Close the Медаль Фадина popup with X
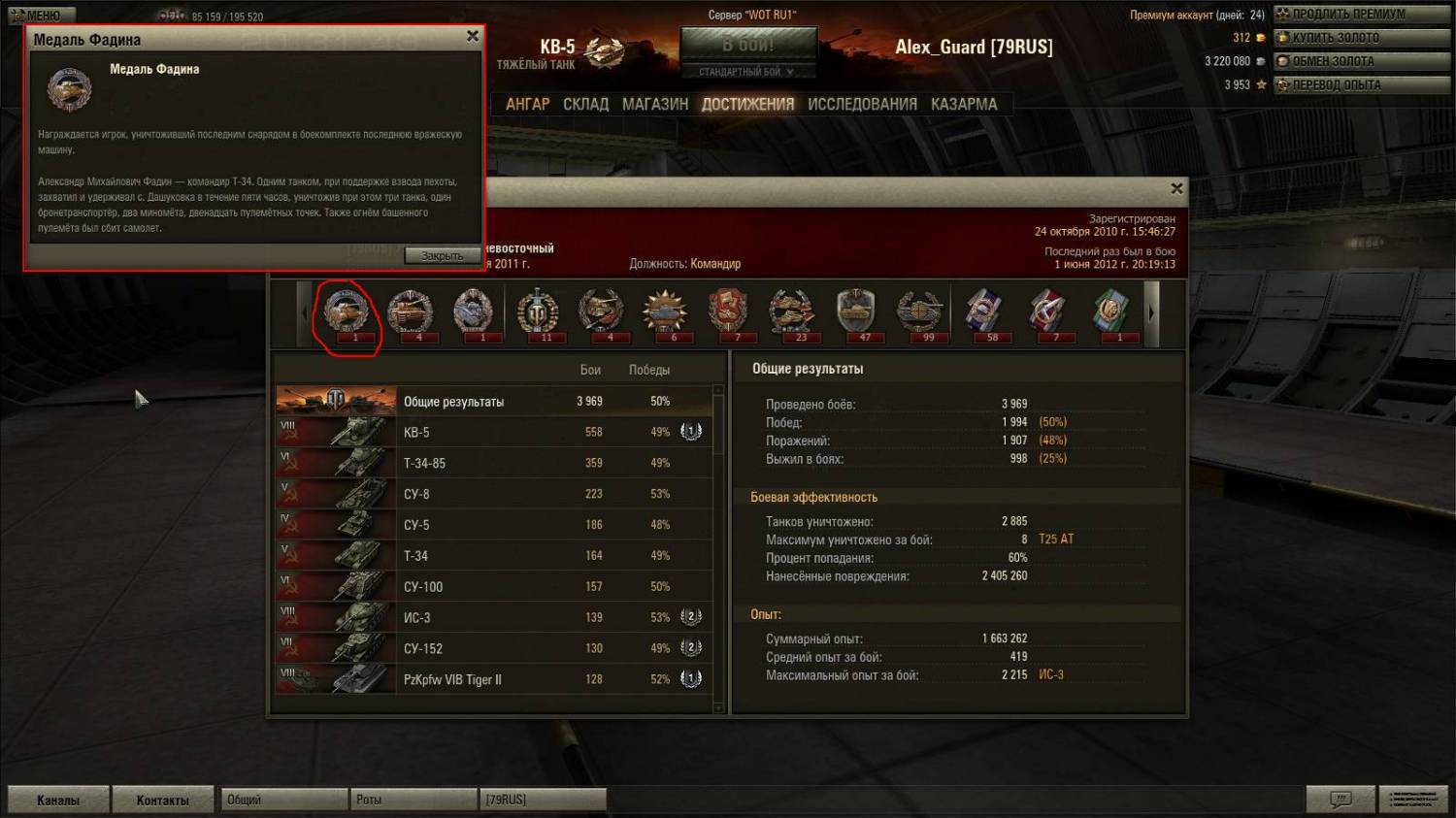1456x818 pixels. pyautogui.click(x=473, y=36)
